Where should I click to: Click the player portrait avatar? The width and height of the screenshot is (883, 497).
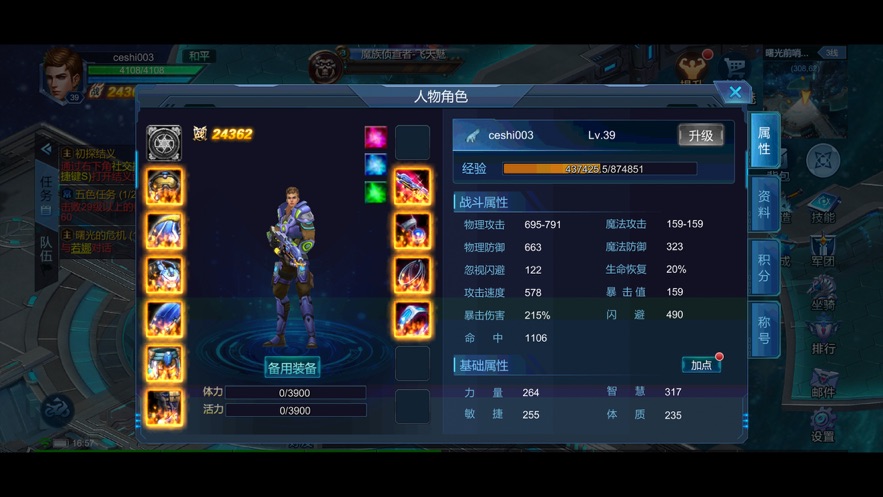click(x=61, y=73)
